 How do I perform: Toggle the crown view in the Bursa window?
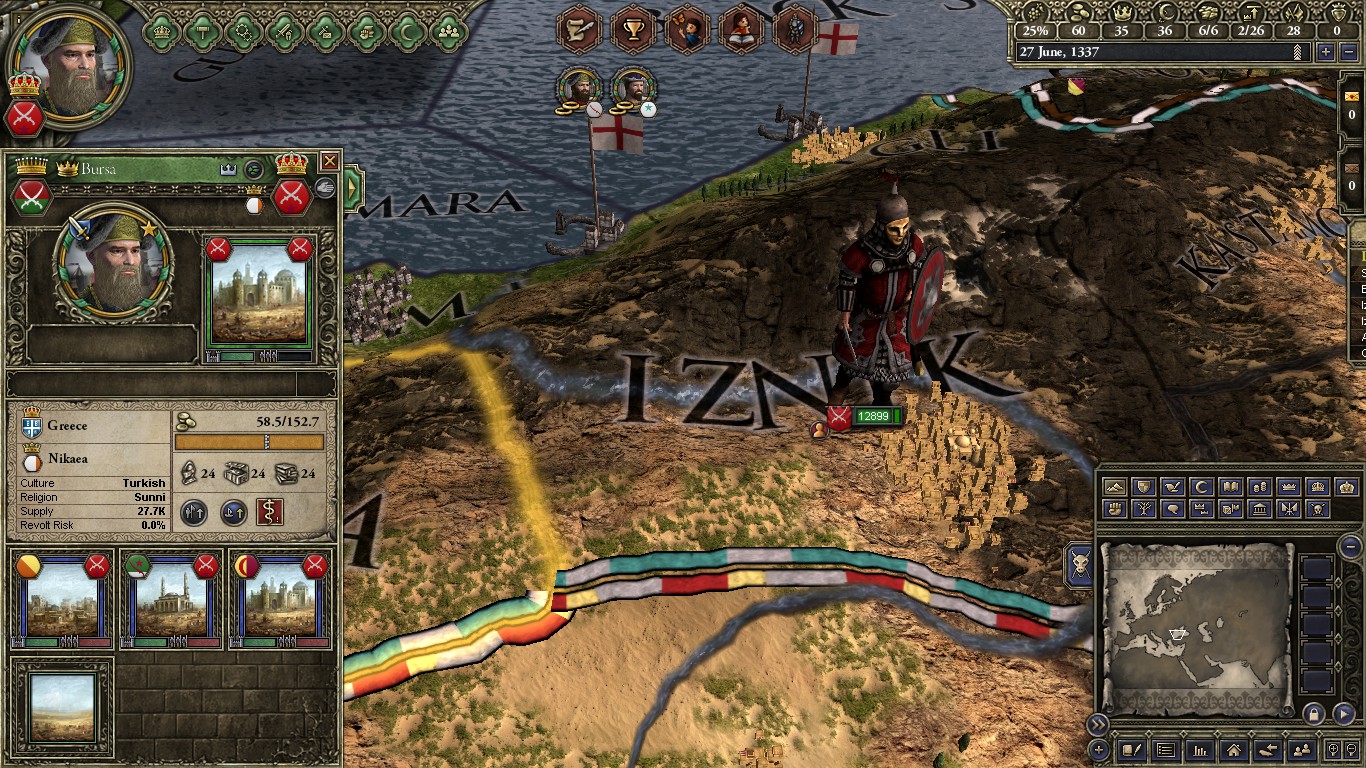click(227, 168)
